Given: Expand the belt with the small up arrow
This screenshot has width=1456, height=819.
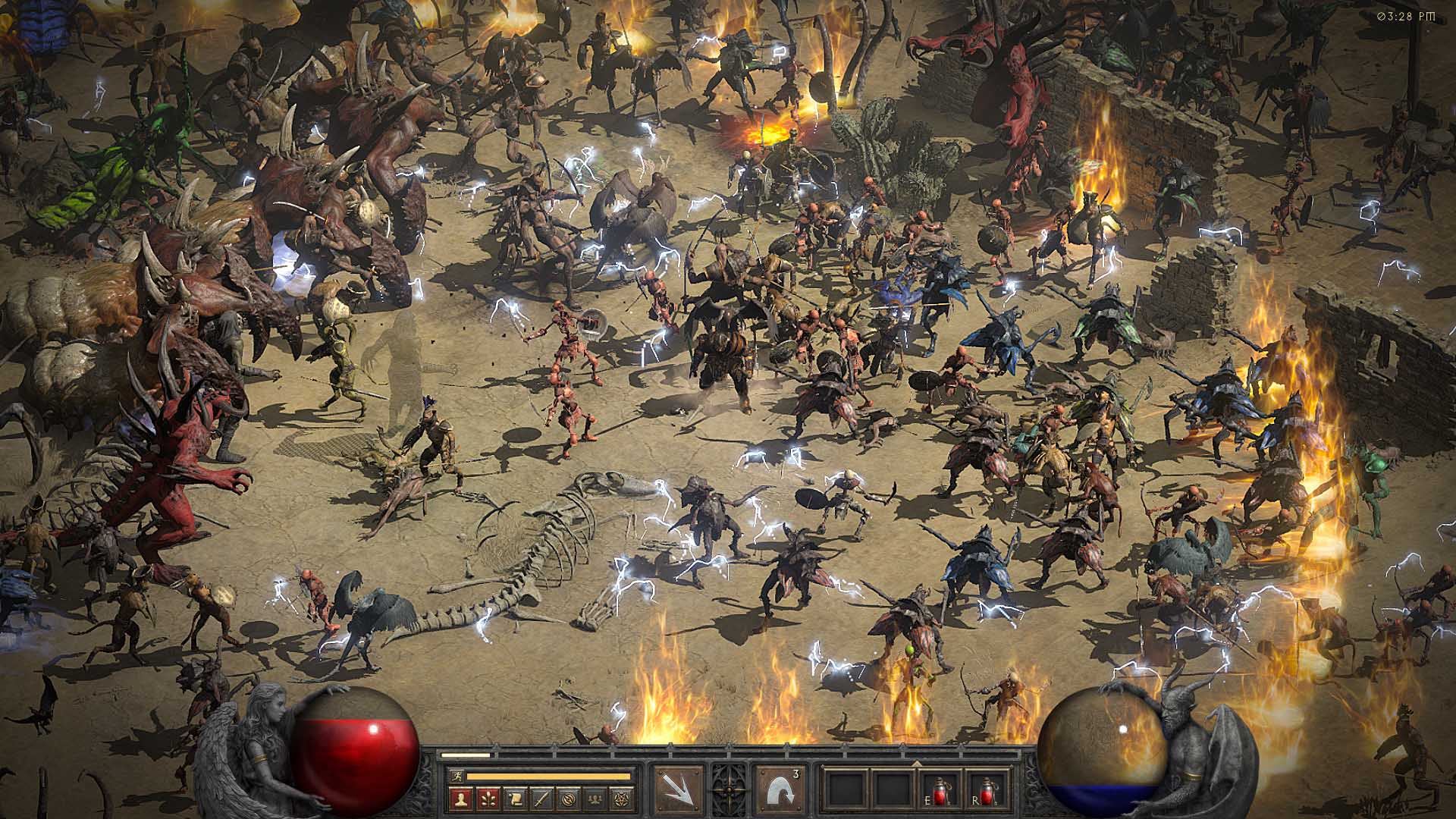Looking at the screenshot, I should pos(915,764).
